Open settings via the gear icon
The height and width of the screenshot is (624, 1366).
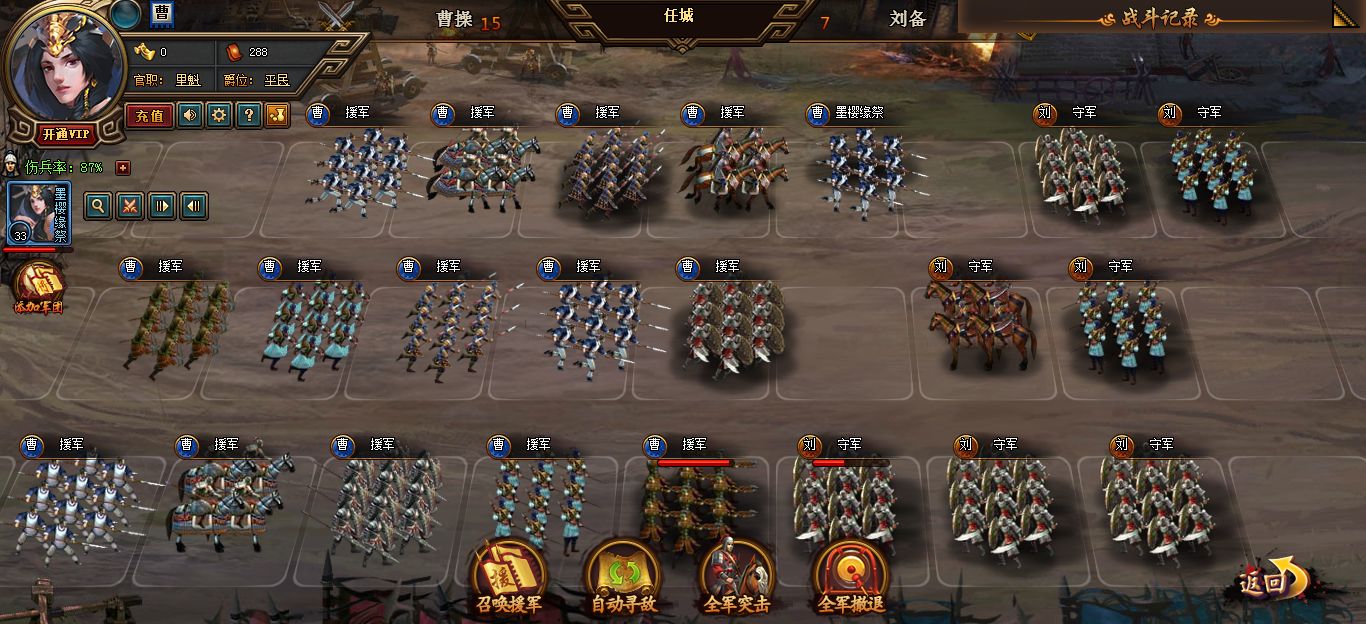[x=219, y=115]
